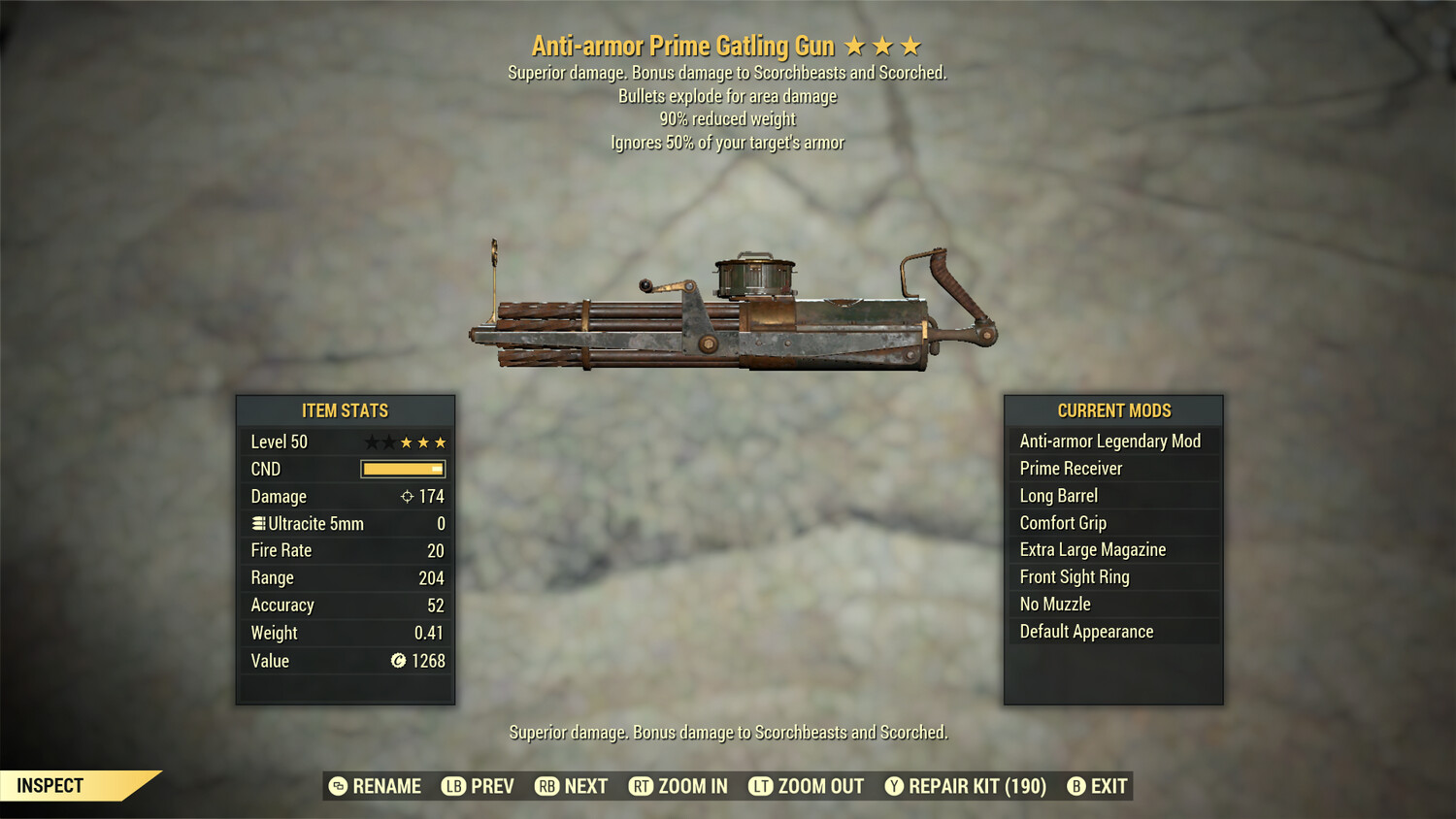Click the bottle cap icon next to Value
1456x819 pixels.
pos(396,661)
